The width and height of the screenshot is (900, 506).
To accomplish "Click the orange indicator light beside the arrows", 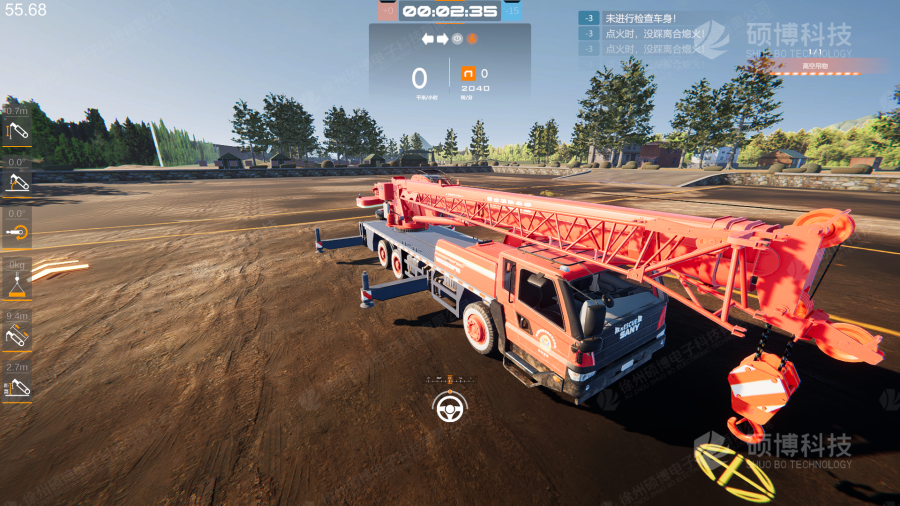I will tap(472, 39).
